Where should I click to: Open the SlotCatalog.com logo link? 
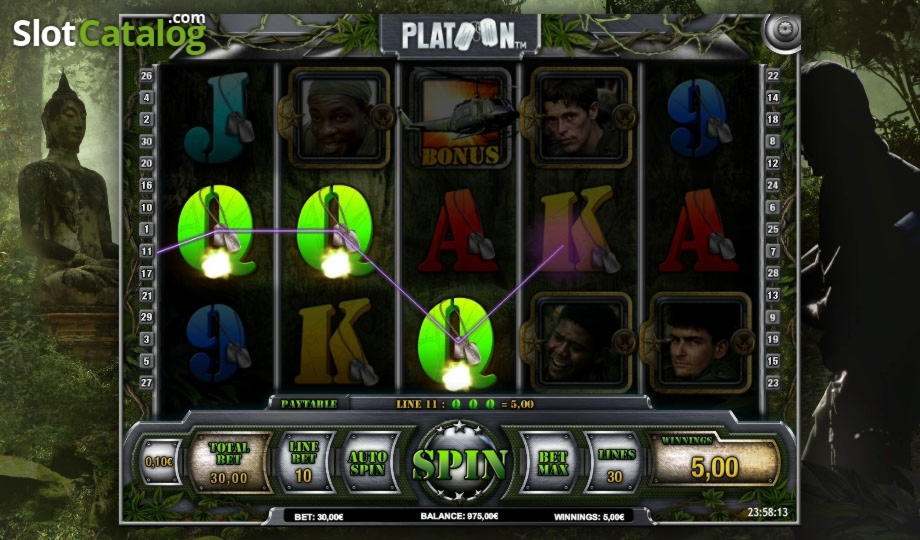coord(109,34)
